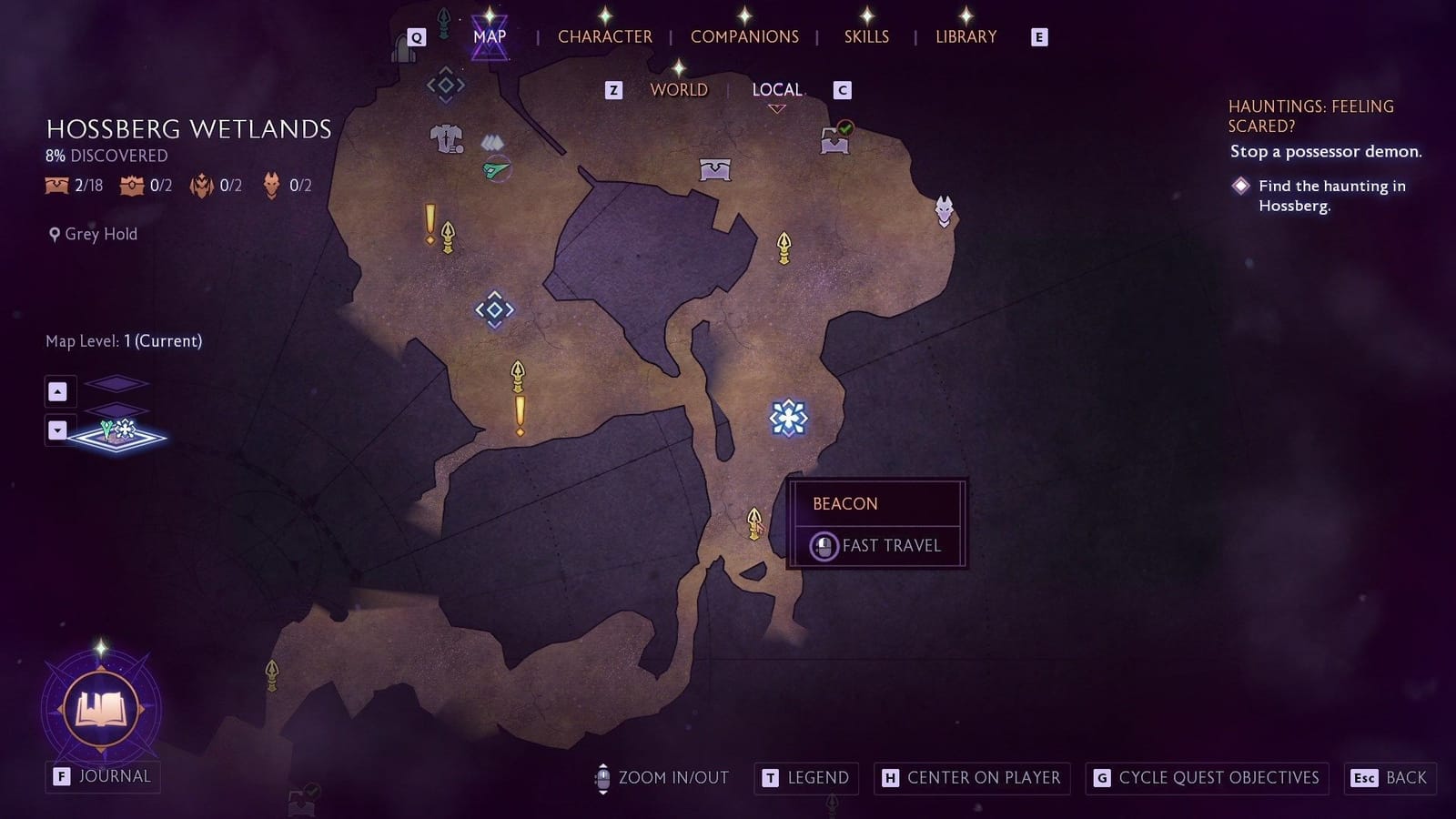This screenshot has width=1456, height=819.
Task: Click the Zoom In/Out mouse wheel control
Action: (602, 778)
